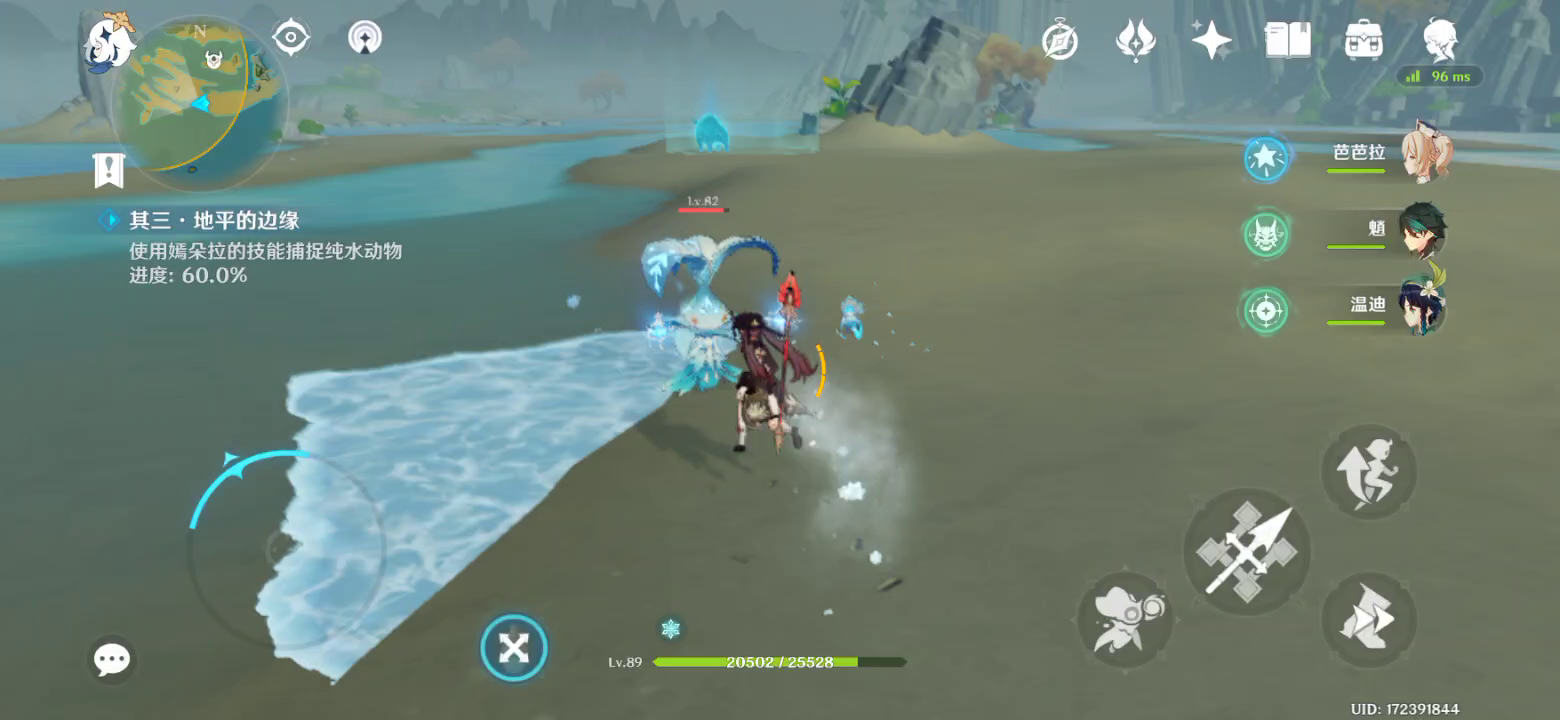The image size is (1560, 720).
Task: Tap the teal crossed-arrows button
Action: tap(514, 648)
